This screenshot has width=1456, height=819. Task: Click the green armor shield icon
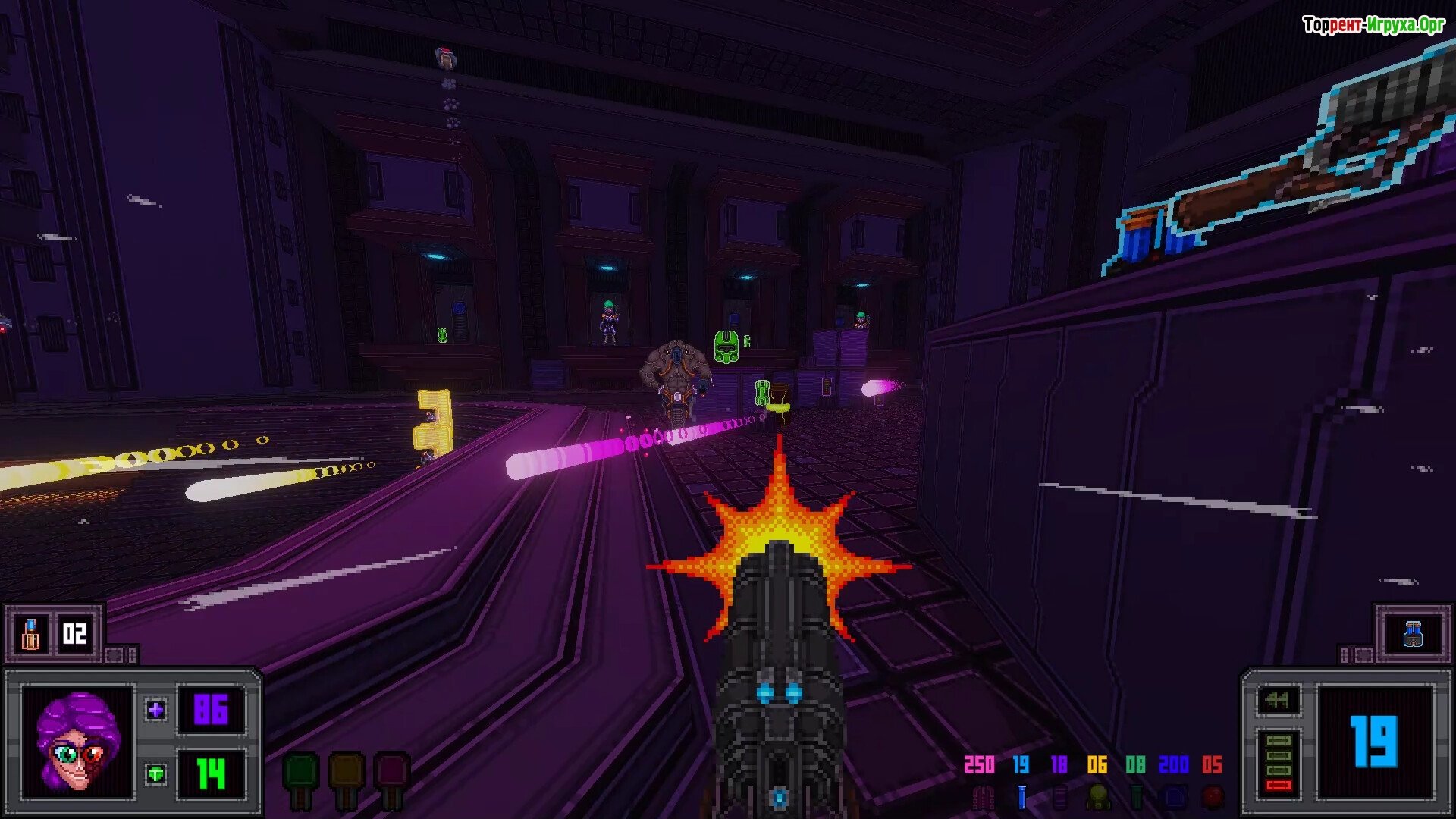click(156, 774)
